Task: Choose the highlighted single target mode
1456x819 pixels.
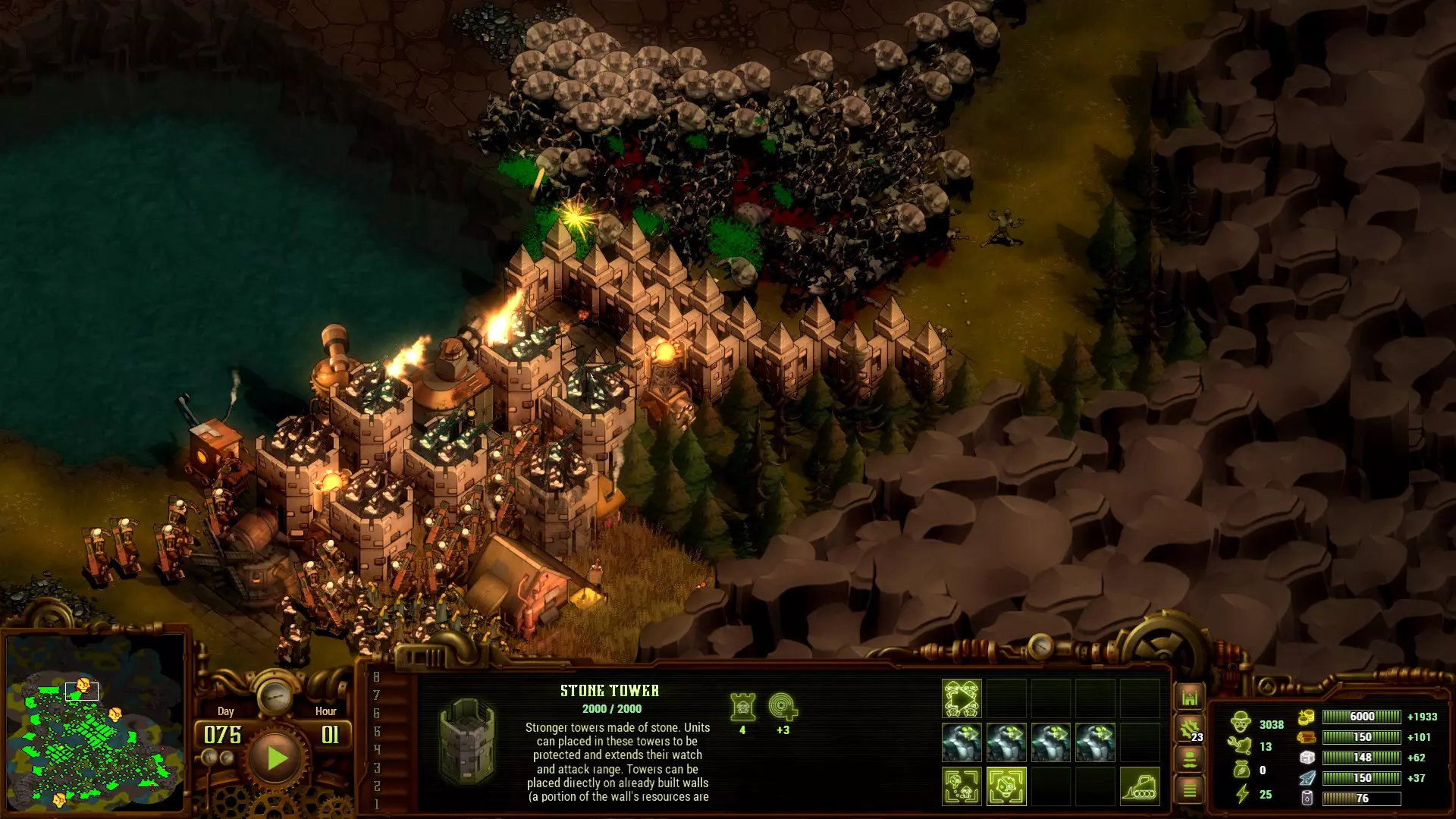Action: pyautogui.click(x=1006, y=786)
